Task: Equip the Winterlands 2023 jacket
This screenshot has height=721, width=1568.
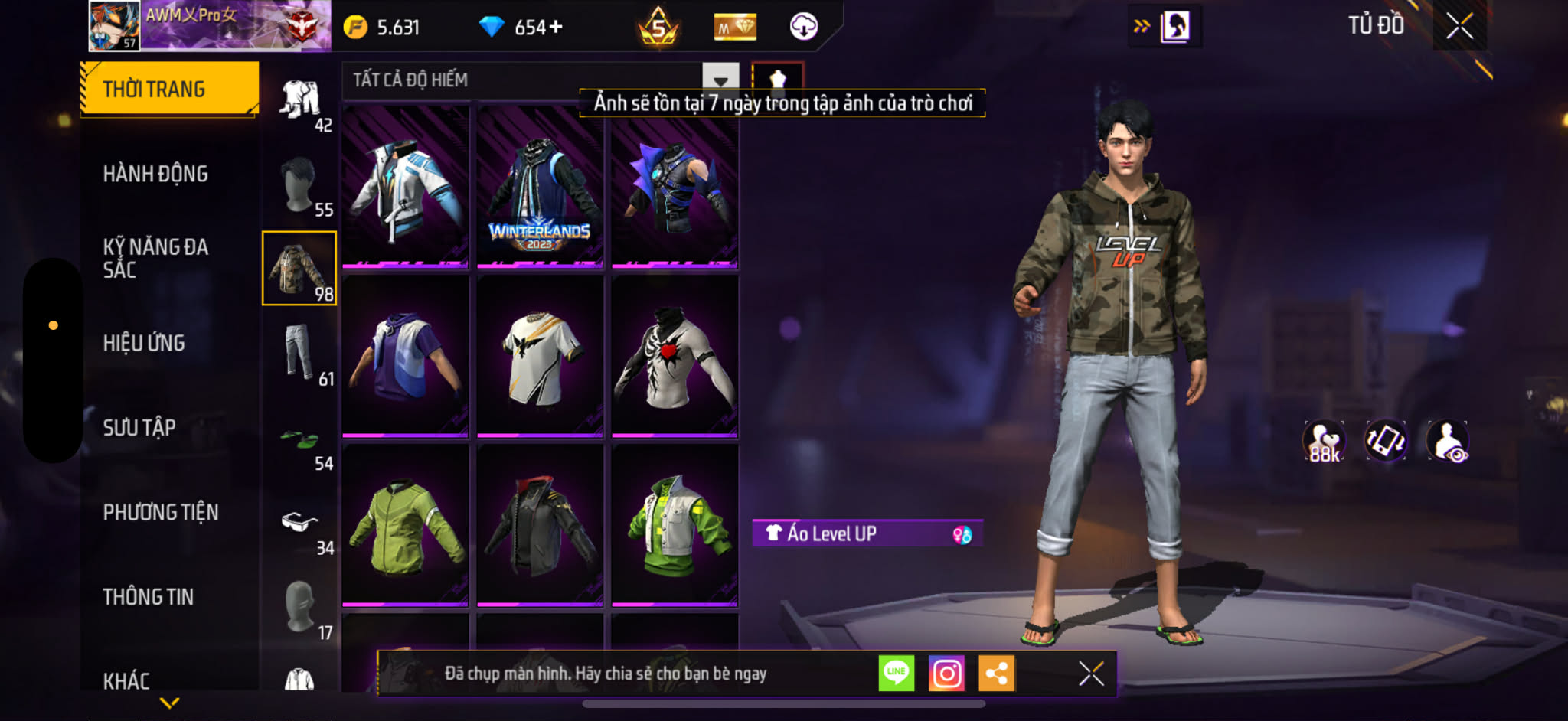Action: coord(540,188)
